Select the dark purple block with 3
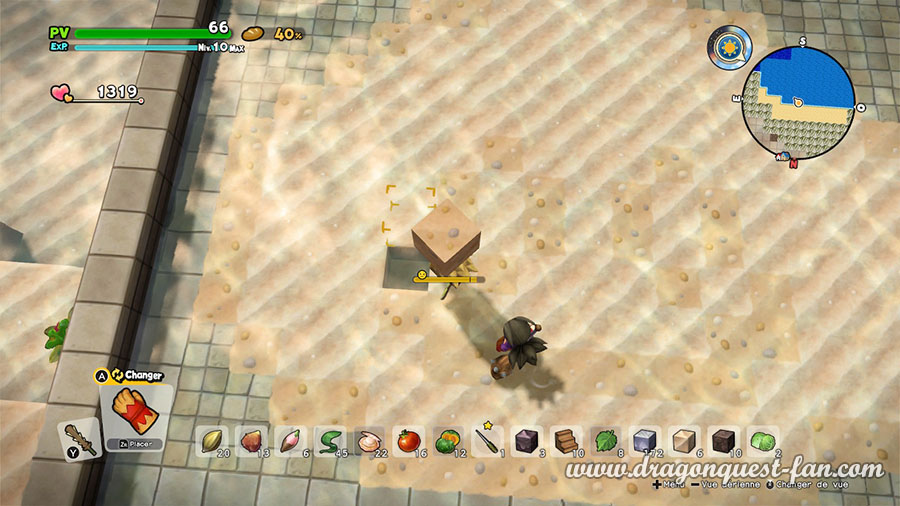Viewport: 900px width, 506px height. coord(526,440)
